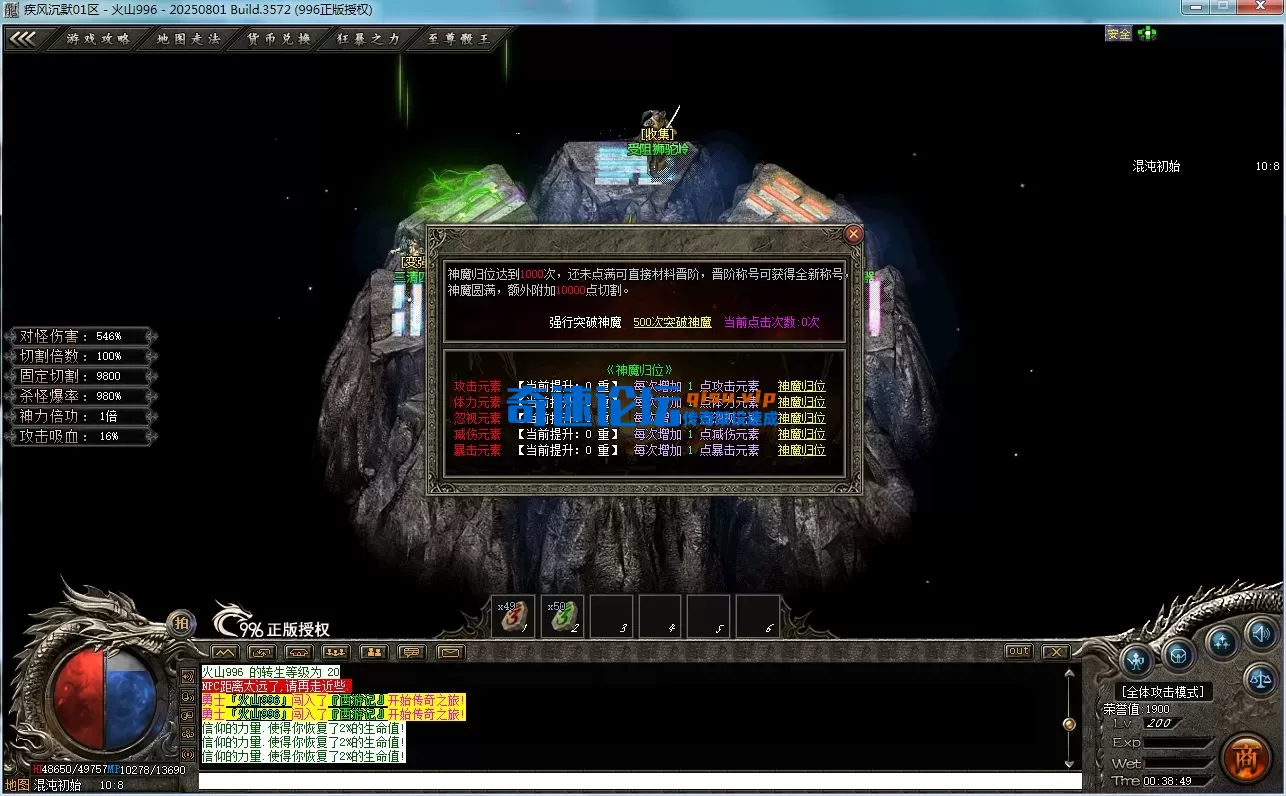Select 货币兑换 in the top bar
1286x796 pixels.
pos(279,39)
